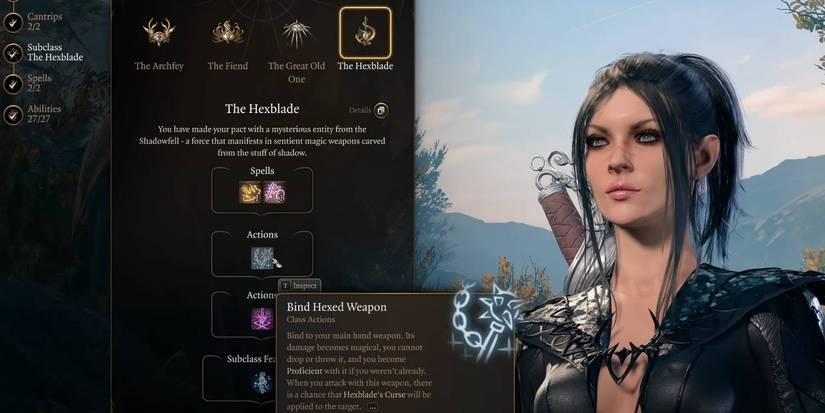The image size is (825, 413).
Task: Select the blue subclass feature icon
Action: click(x=262, y=383)
